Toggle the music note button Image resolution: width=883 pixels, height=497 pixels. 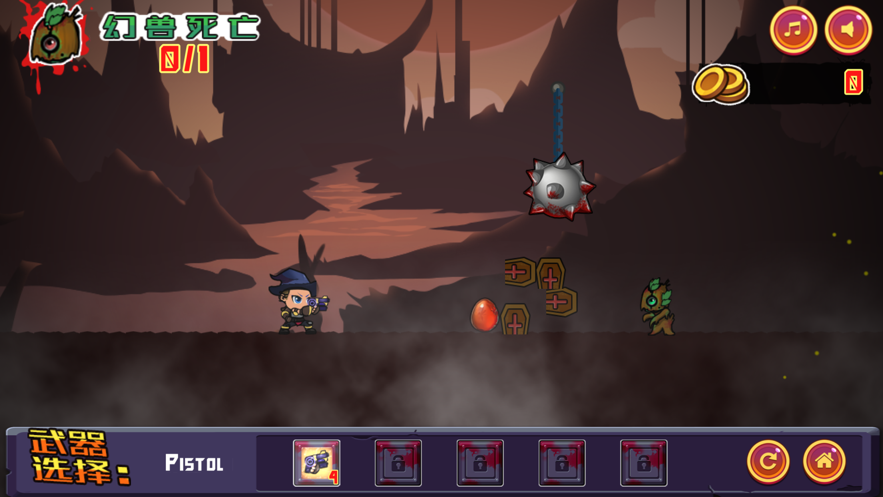pos(793,29)
